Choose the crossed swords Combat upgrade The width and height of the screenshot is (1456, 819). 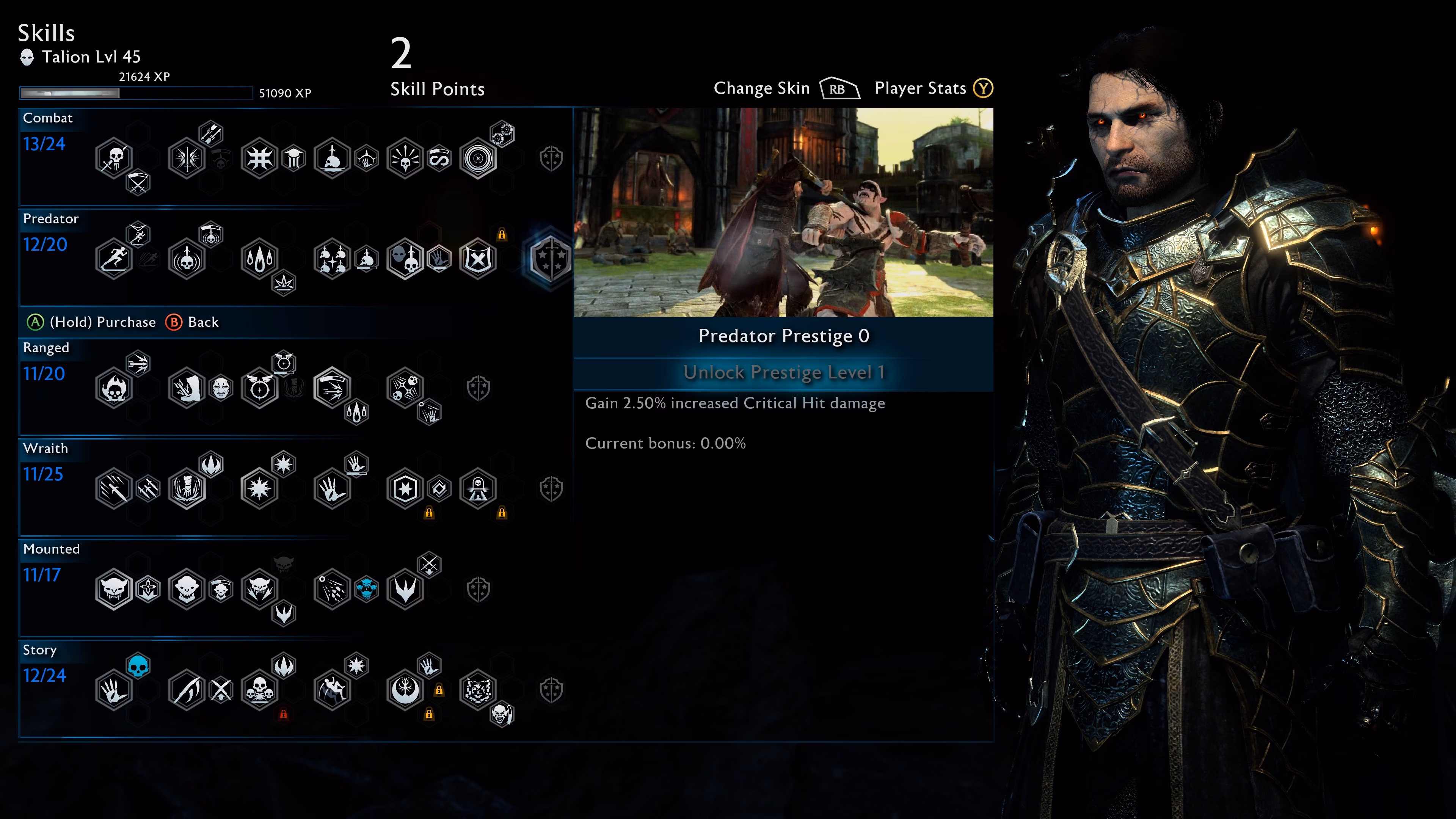click(138, 182)
